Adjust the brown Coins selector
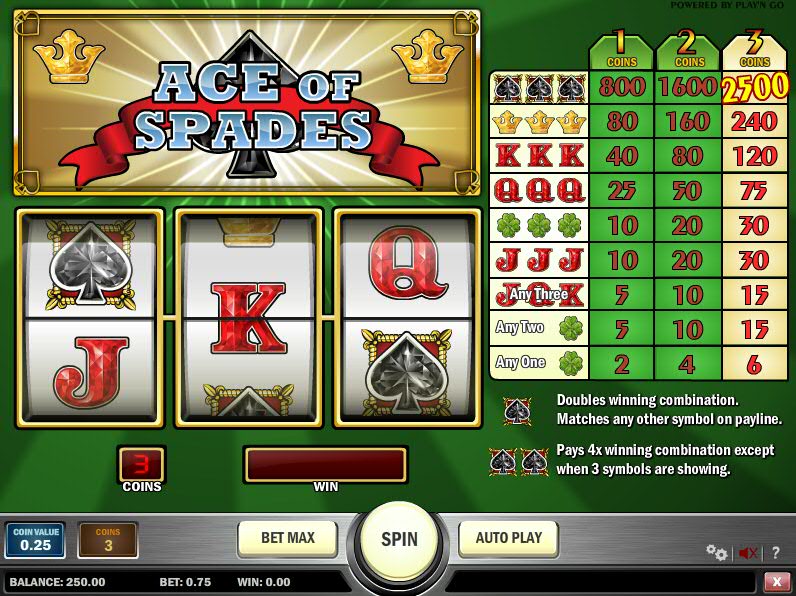Image resolution: width=796 pixels, height=596 pixels. coord(108,540)
